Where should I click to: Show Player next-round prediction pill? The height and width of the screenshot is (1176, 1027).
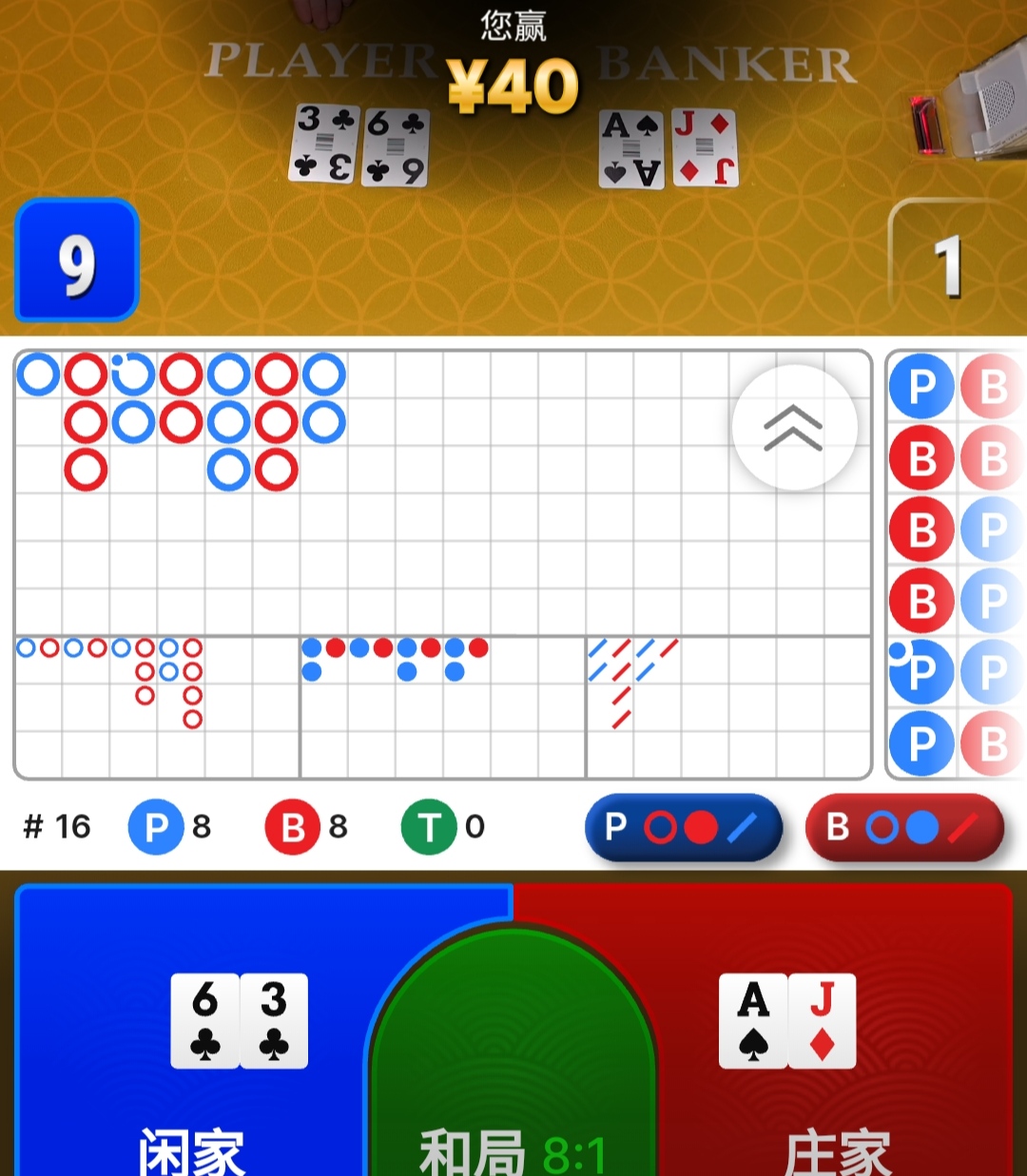pos(683,827)
